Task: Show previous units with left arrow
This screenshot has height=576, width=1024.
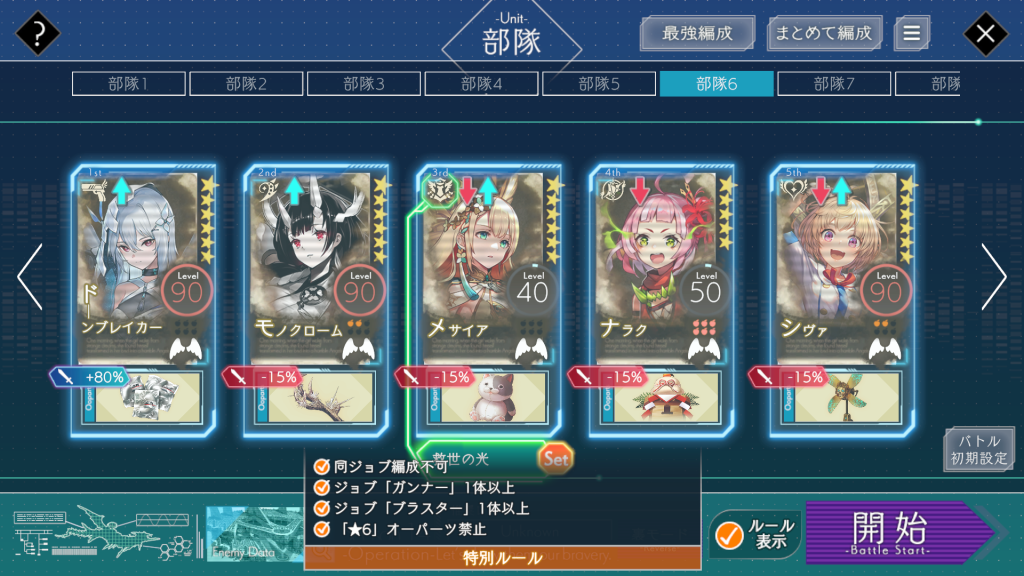Action: tap(30, 277)
